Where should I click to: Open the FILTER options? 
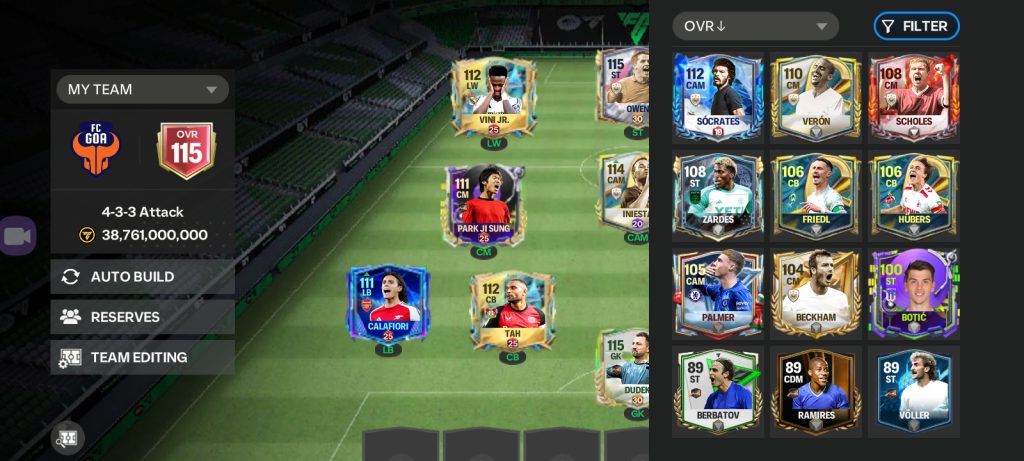pos(916,26)
